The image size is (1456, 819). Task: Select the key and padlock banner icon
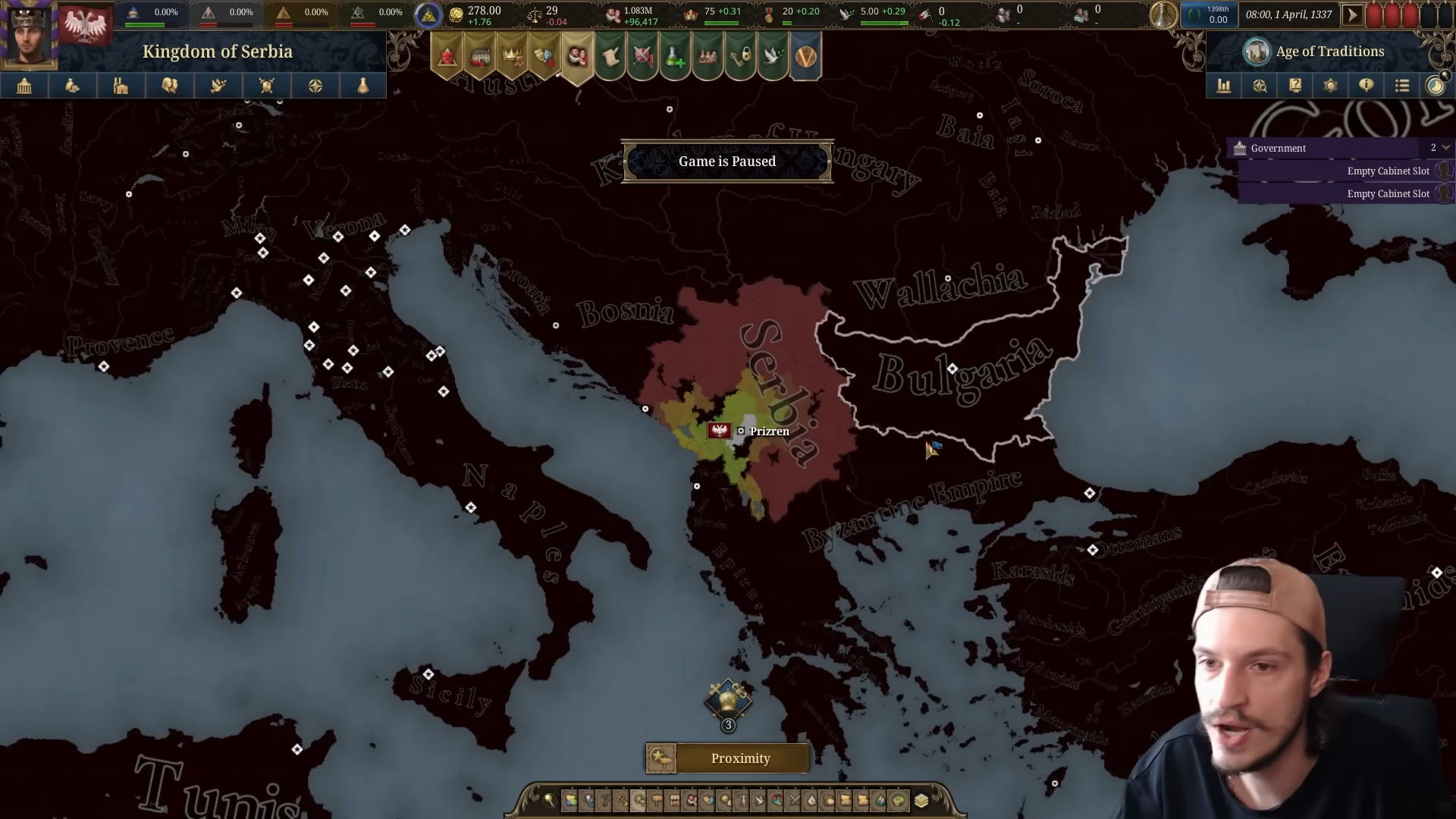[741, 55]
